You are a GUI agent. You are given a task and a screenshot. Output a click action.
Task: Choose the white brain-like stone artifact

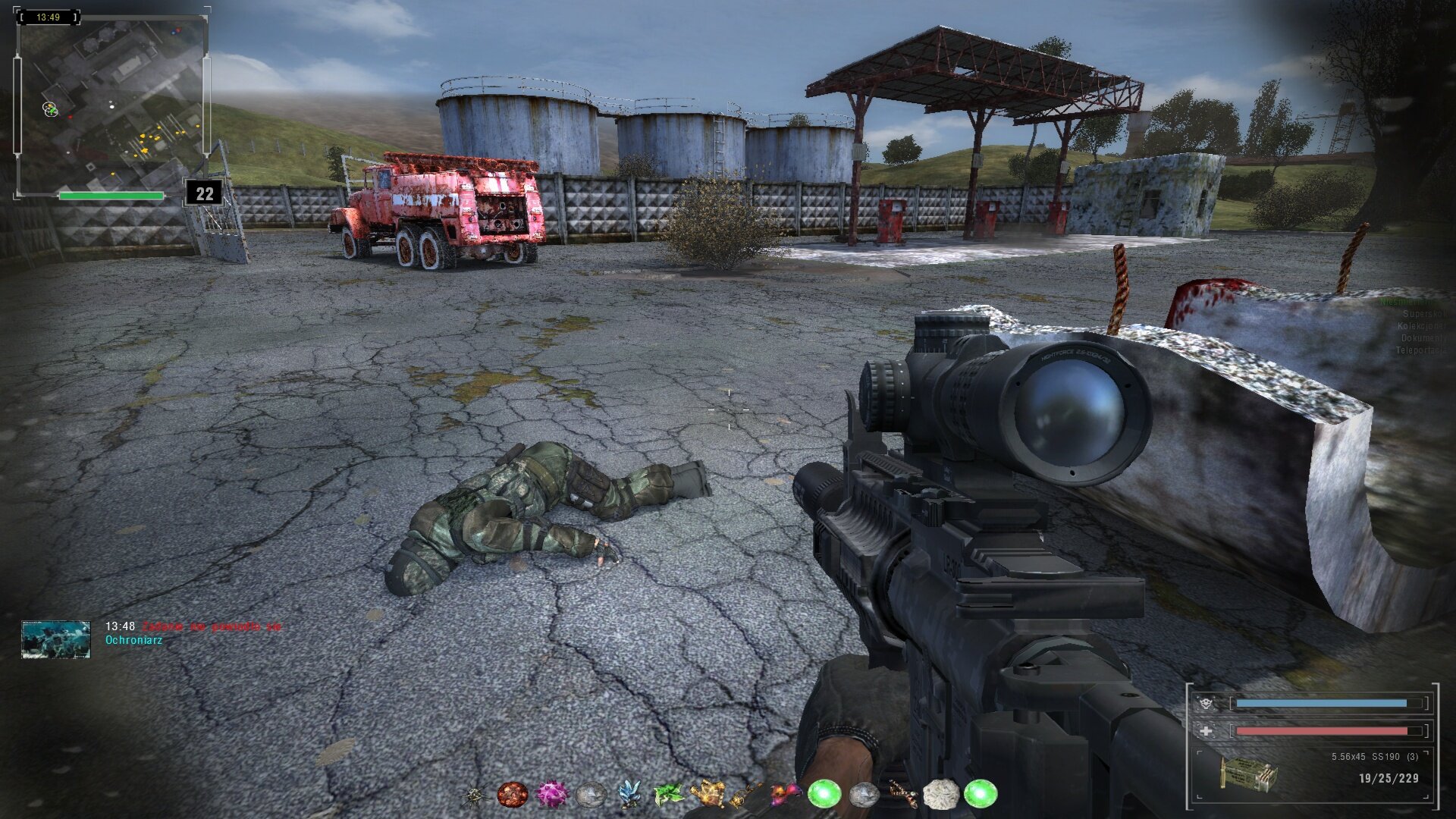coord(940,794)
